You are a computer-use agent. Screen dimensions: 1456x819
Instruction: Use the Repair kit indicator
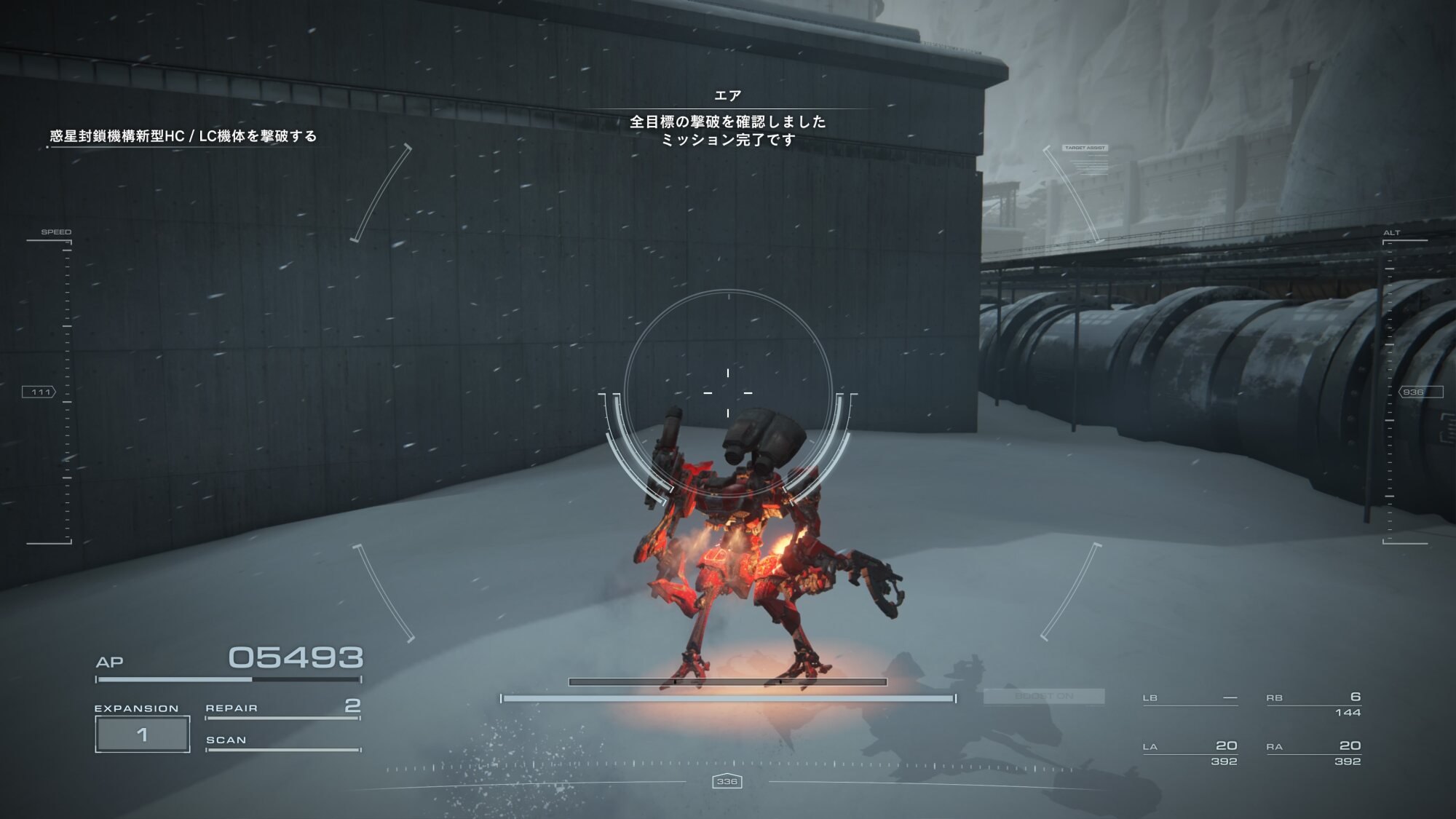282,708
